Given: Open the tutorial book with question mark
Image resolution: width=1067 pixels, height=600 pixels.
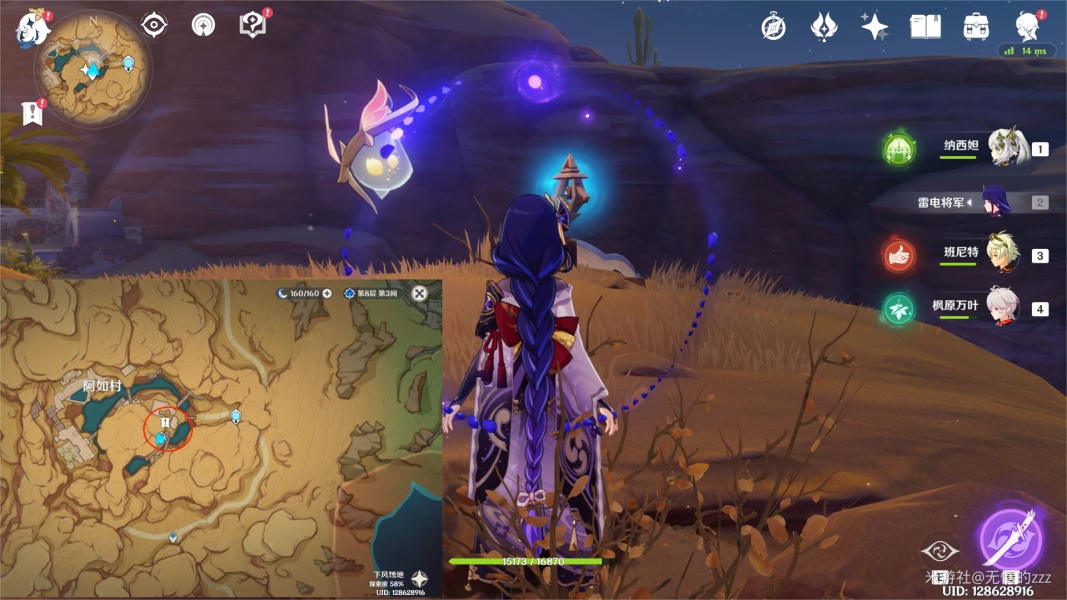Looking at the screenshot, I should (x=253, y=25).
